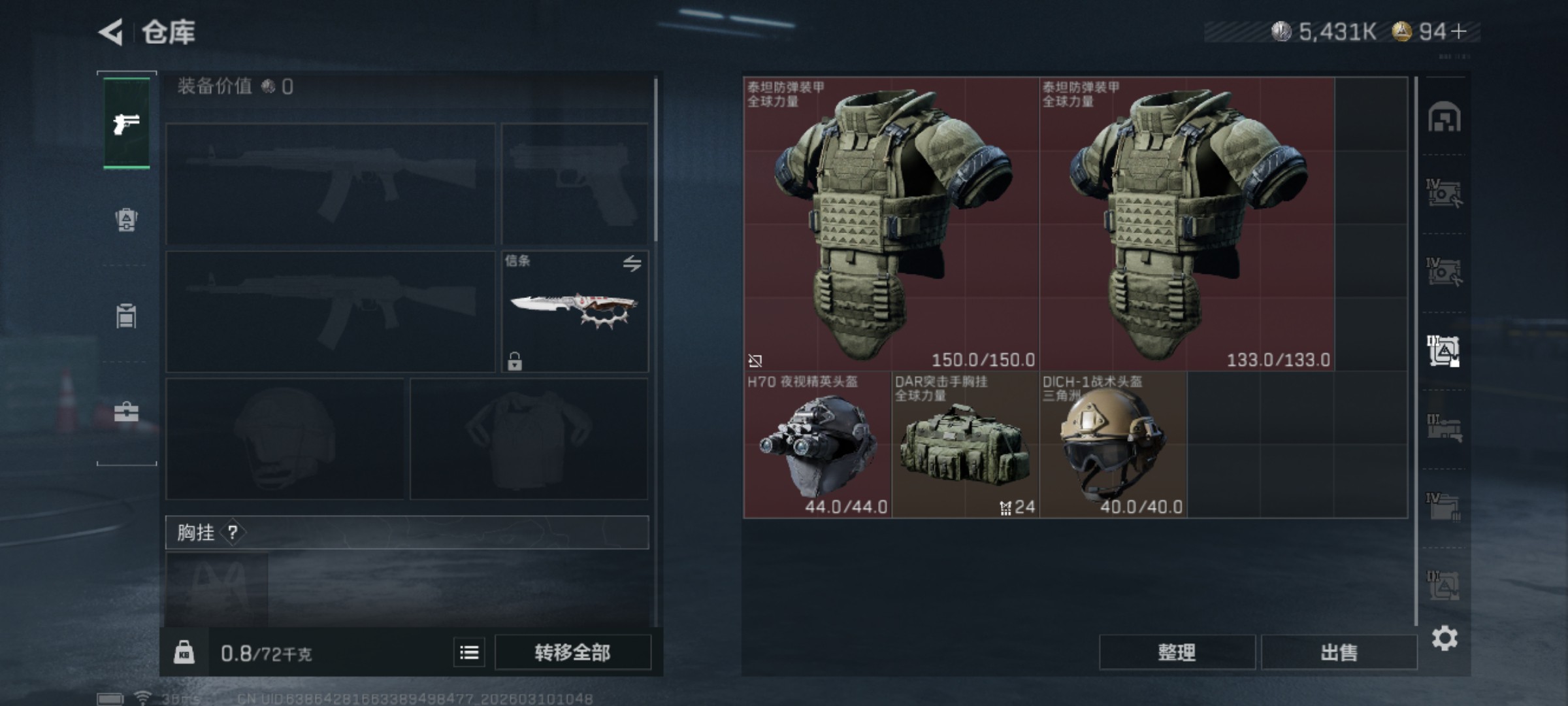Choose the DAR突击手胸挂 chest rig
Image resolution: width=1568 pixels, height=706 pixels.
[965, 445]
